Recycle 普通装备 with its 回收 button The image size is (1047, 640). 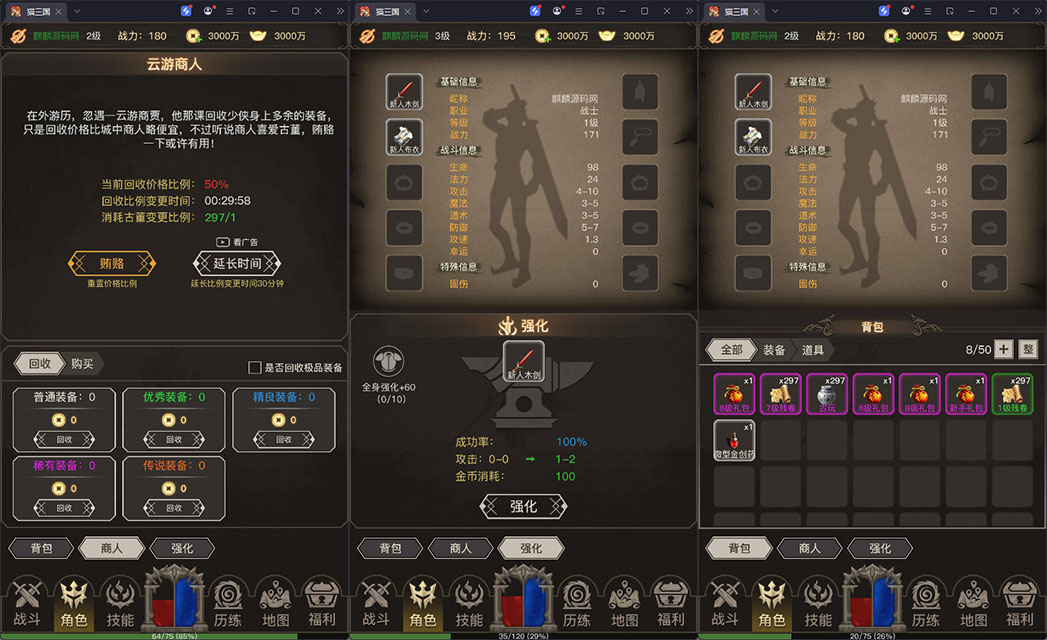pos(64,439)
